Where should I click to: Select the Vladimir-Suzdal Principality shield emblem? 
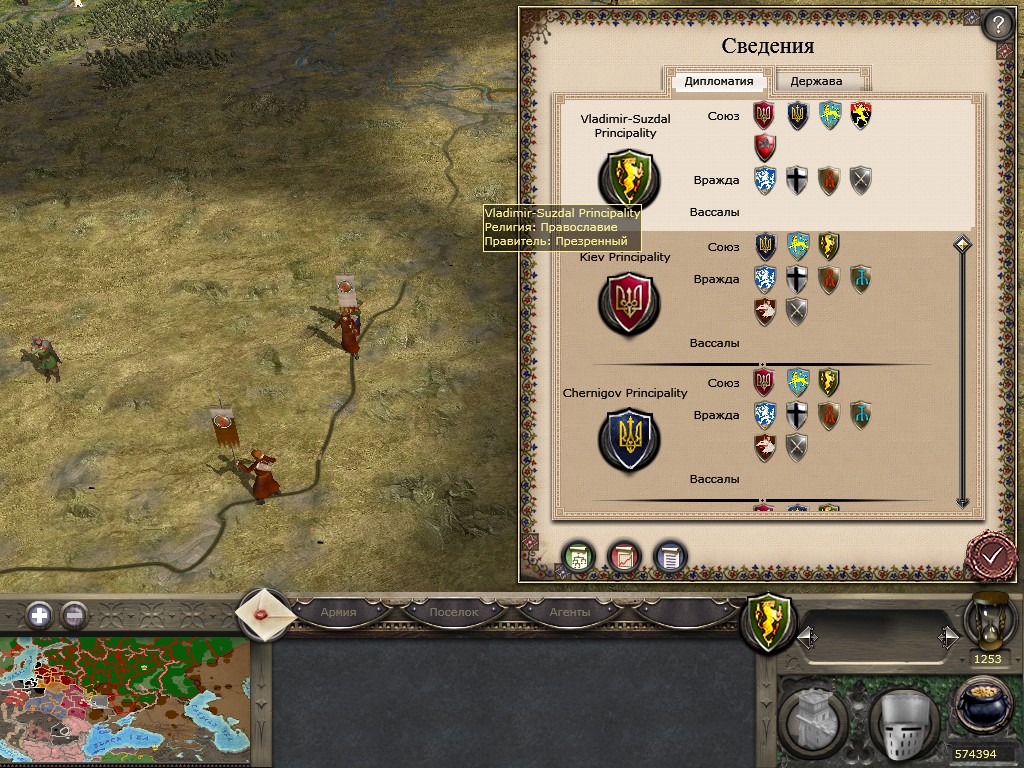click(x=627, y=179)
